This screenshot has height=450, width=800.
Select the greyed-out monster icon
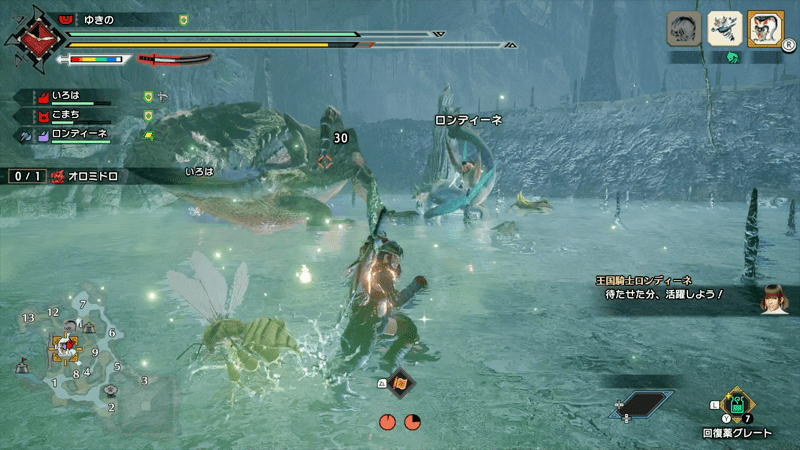[684, 28]
